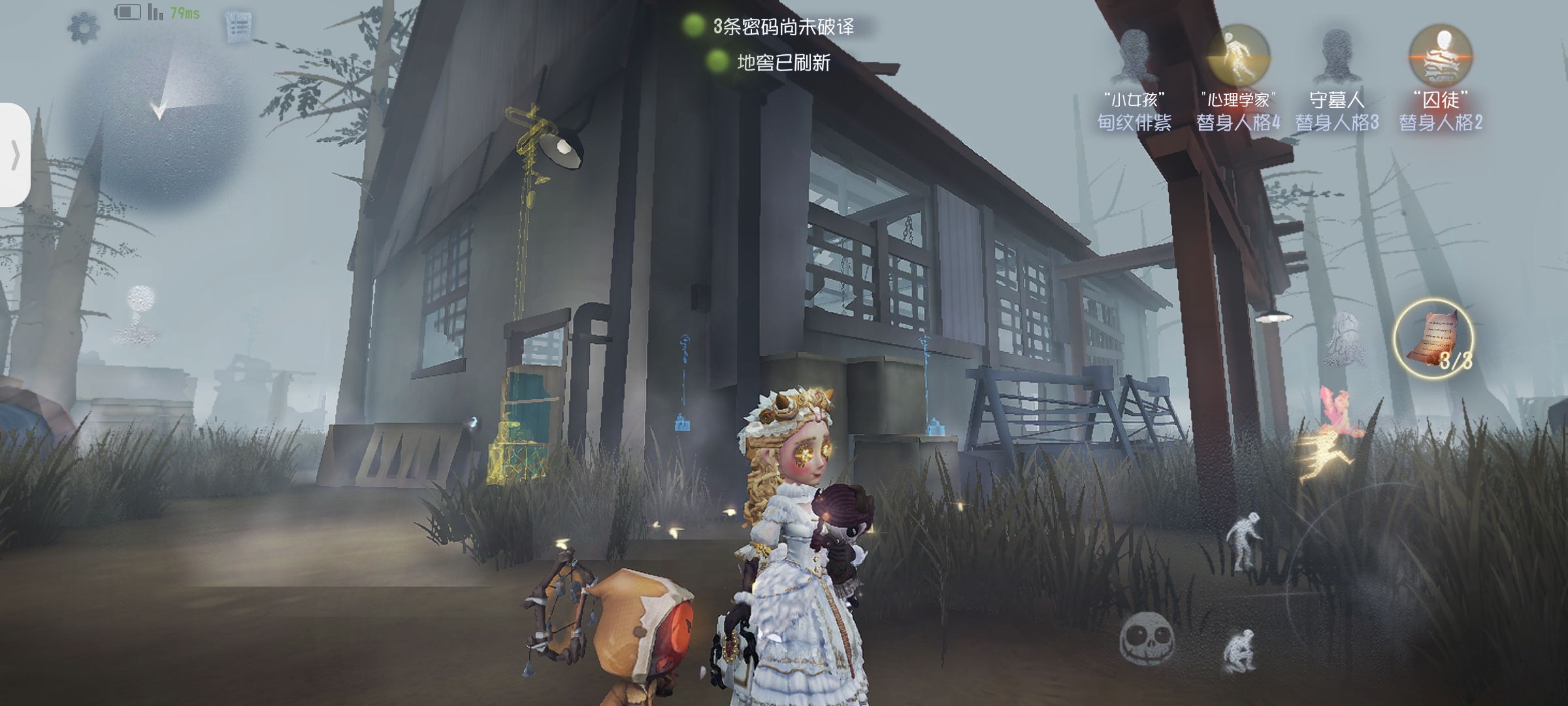Viewport: 1568px width, 706px height.
Task: Expand the white side panel arrow
Action: (14, 155)
